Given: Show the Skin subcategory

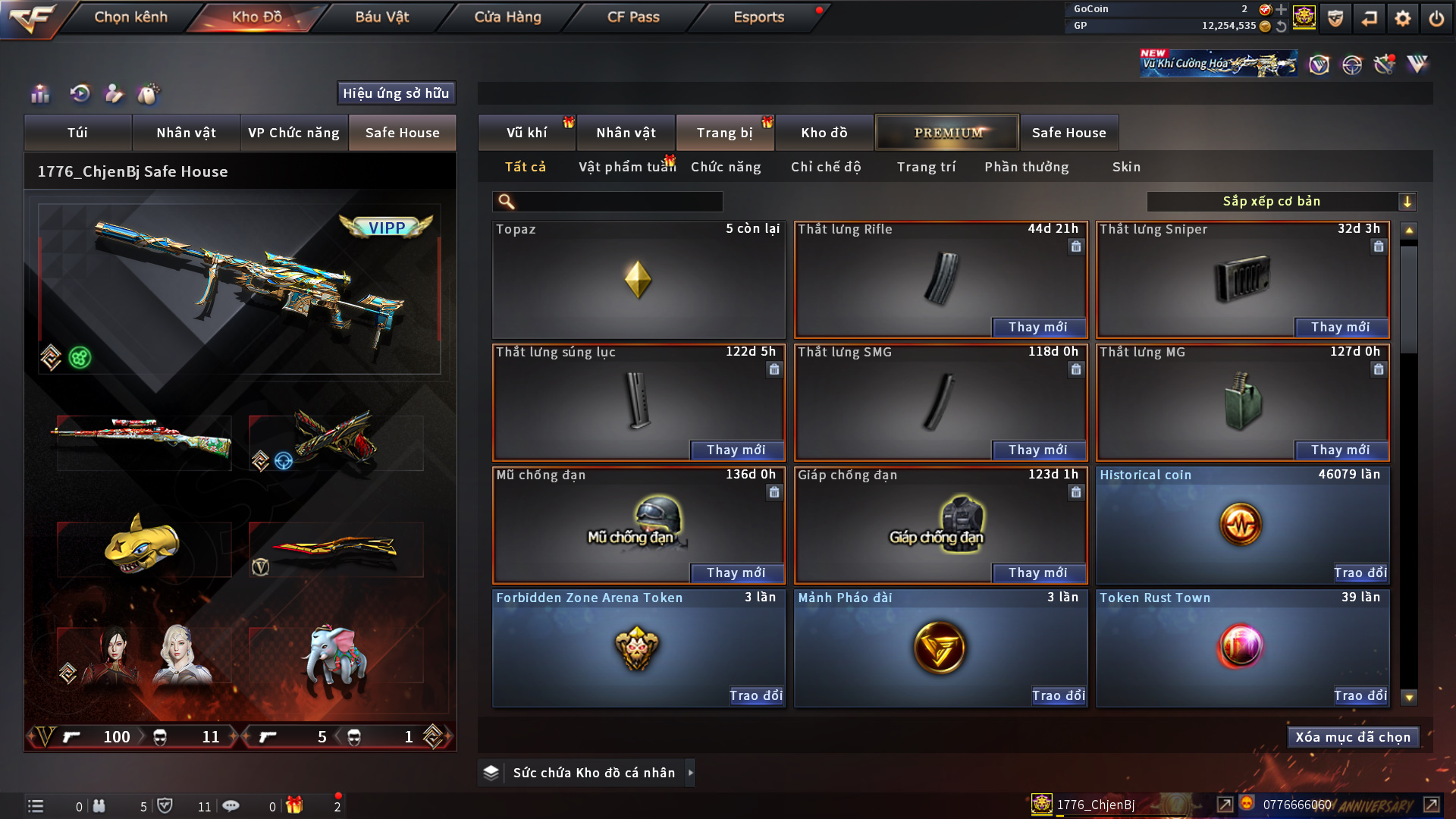Looking at the screenshot, I should tap(1126, 167).
